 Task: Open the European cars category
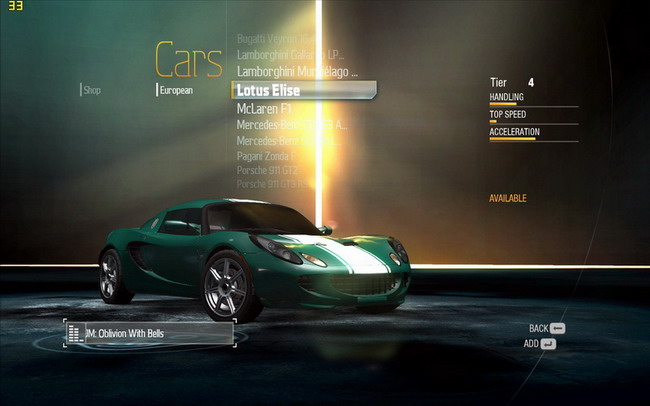177,90
